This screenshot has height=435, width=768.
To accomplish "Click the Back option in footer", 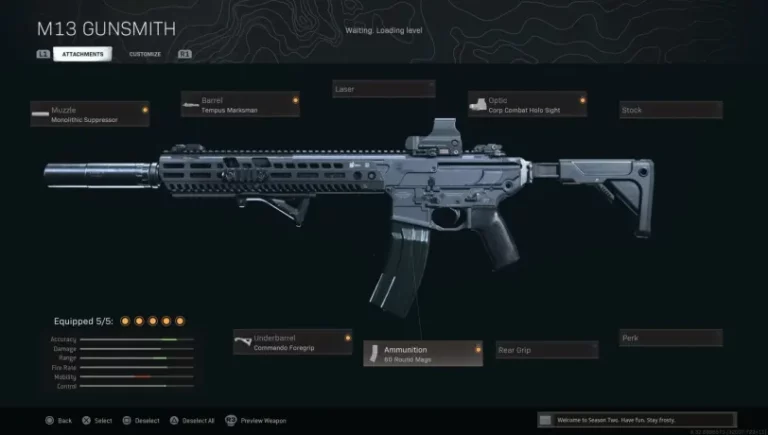I will tap(58, 421).
